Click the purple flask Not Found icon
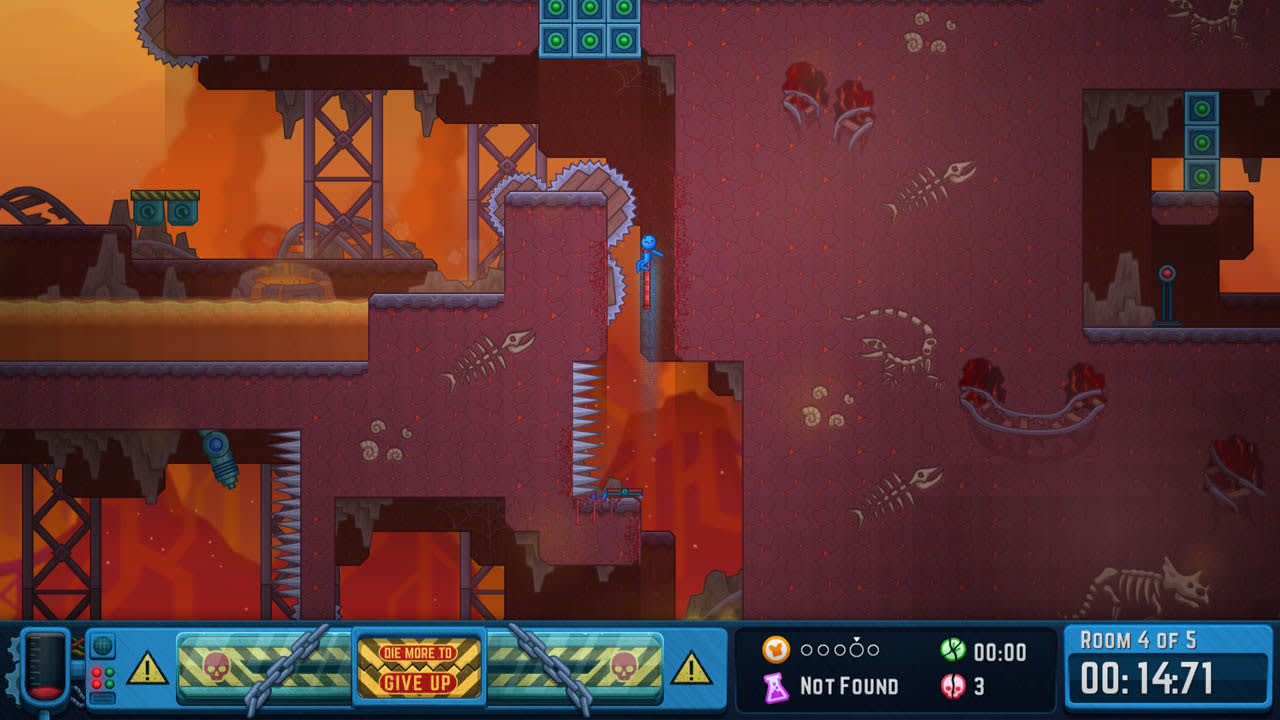Screen dimensions: 1280x720 click(778, 686)
